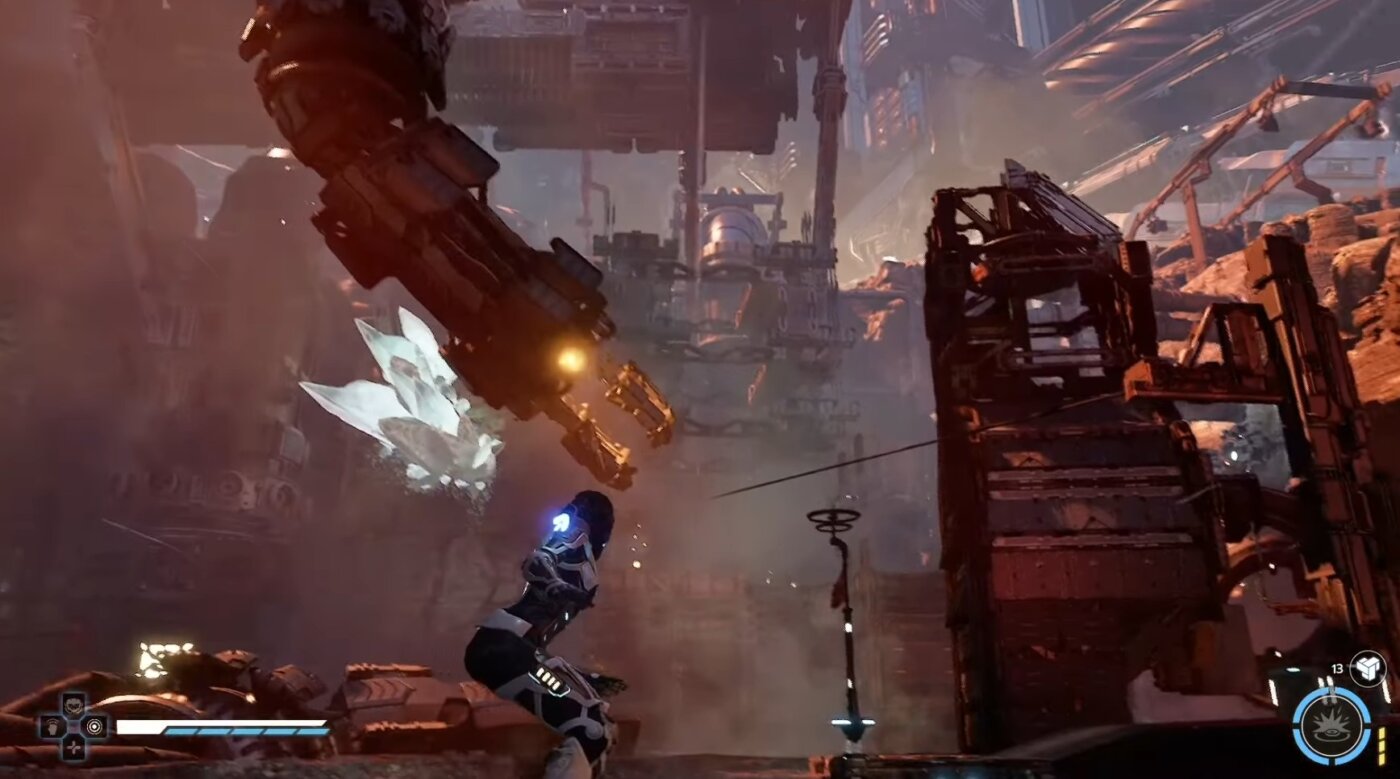Choose the hand gesture ability slot
This screenshot has height=779, width=1400.
tap(52, 726)
